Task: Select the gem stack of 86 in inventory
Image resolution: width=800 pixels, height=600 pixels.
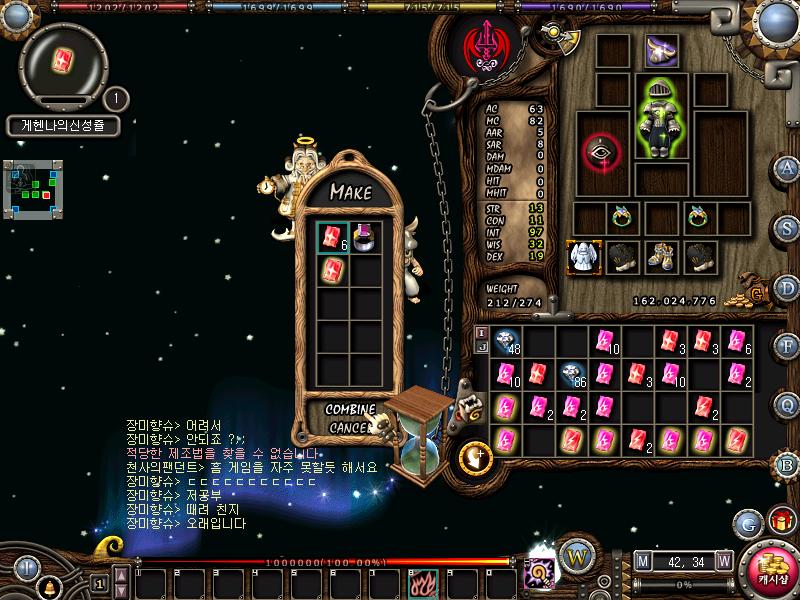Action: coord(572,375)
